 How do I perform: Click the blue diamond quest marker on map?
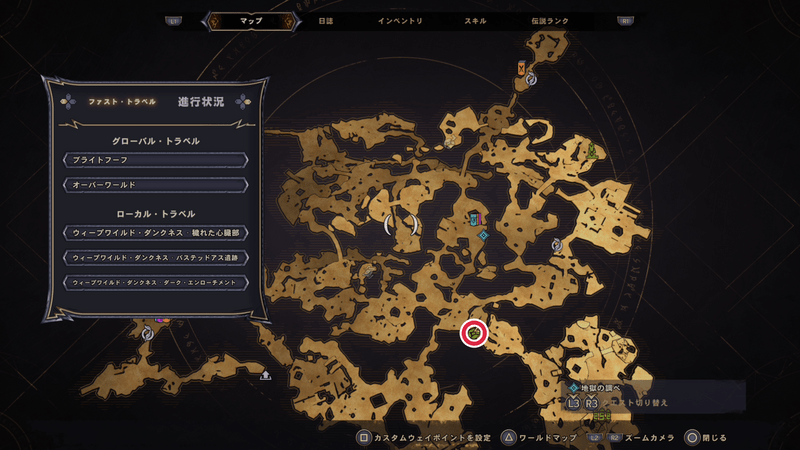483,236
